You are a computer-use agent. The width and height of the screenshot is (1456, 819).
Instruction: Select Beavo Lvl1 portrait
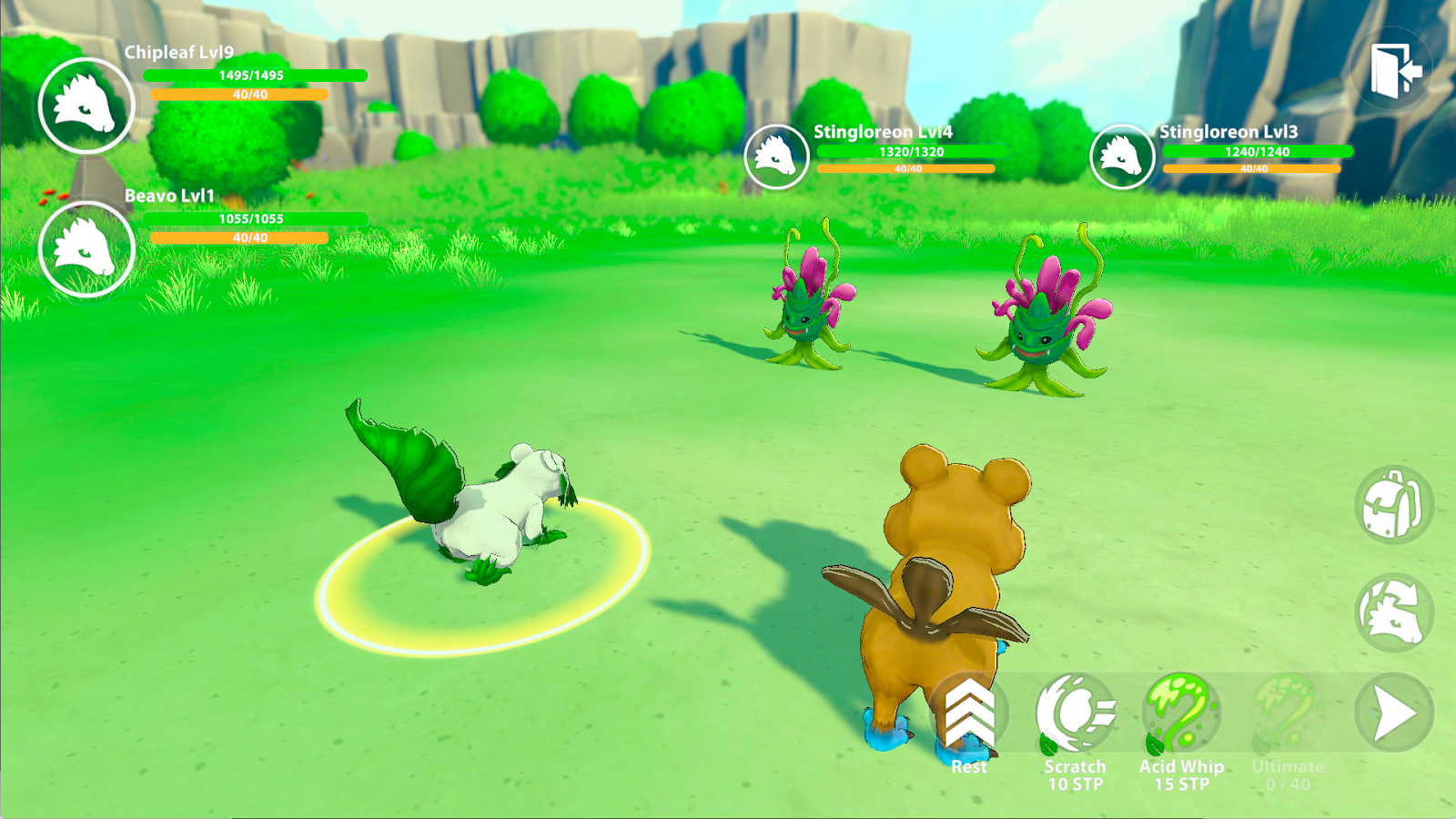pos(86,248)
